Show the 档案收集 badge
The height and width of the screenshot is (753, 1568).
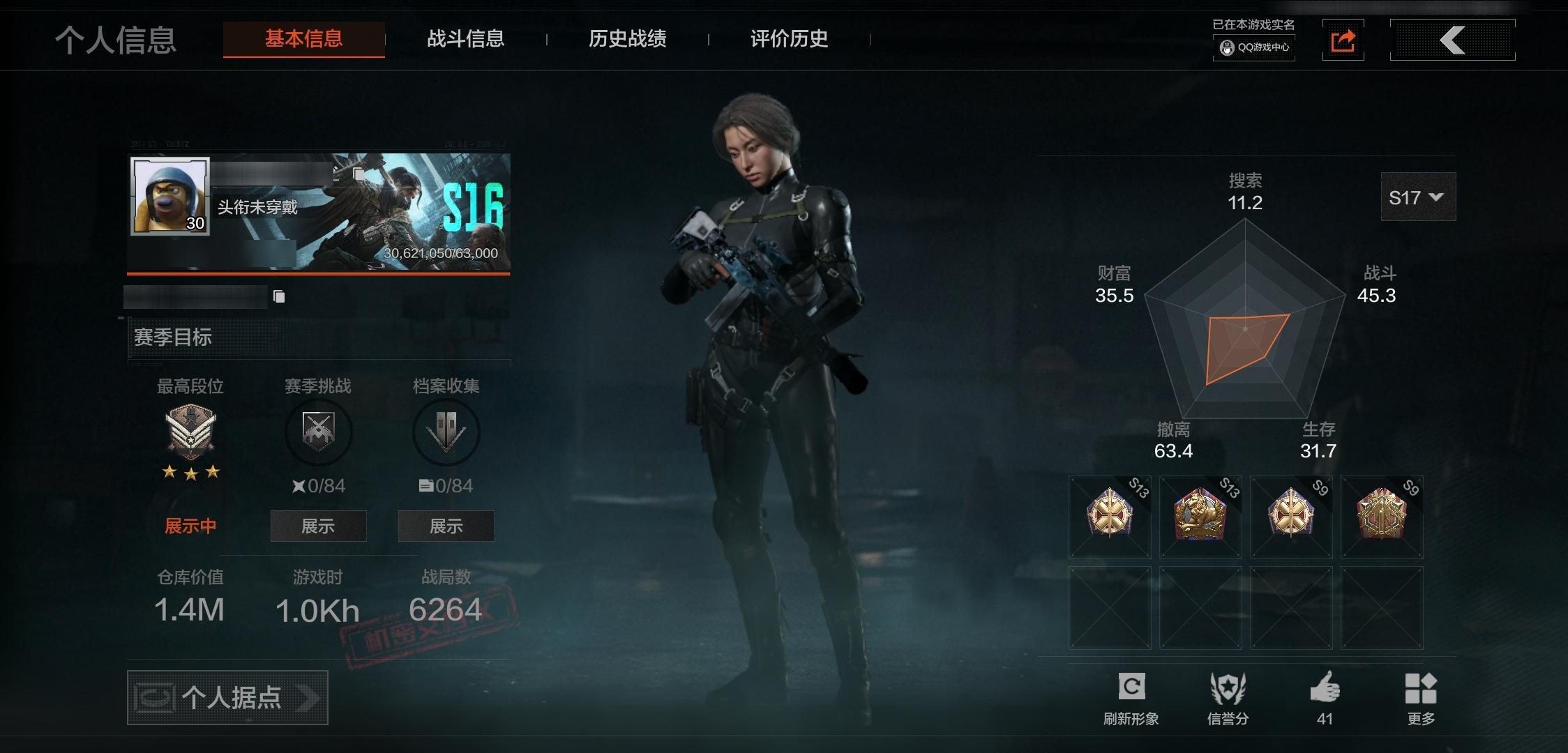click(x=446, y=526)
